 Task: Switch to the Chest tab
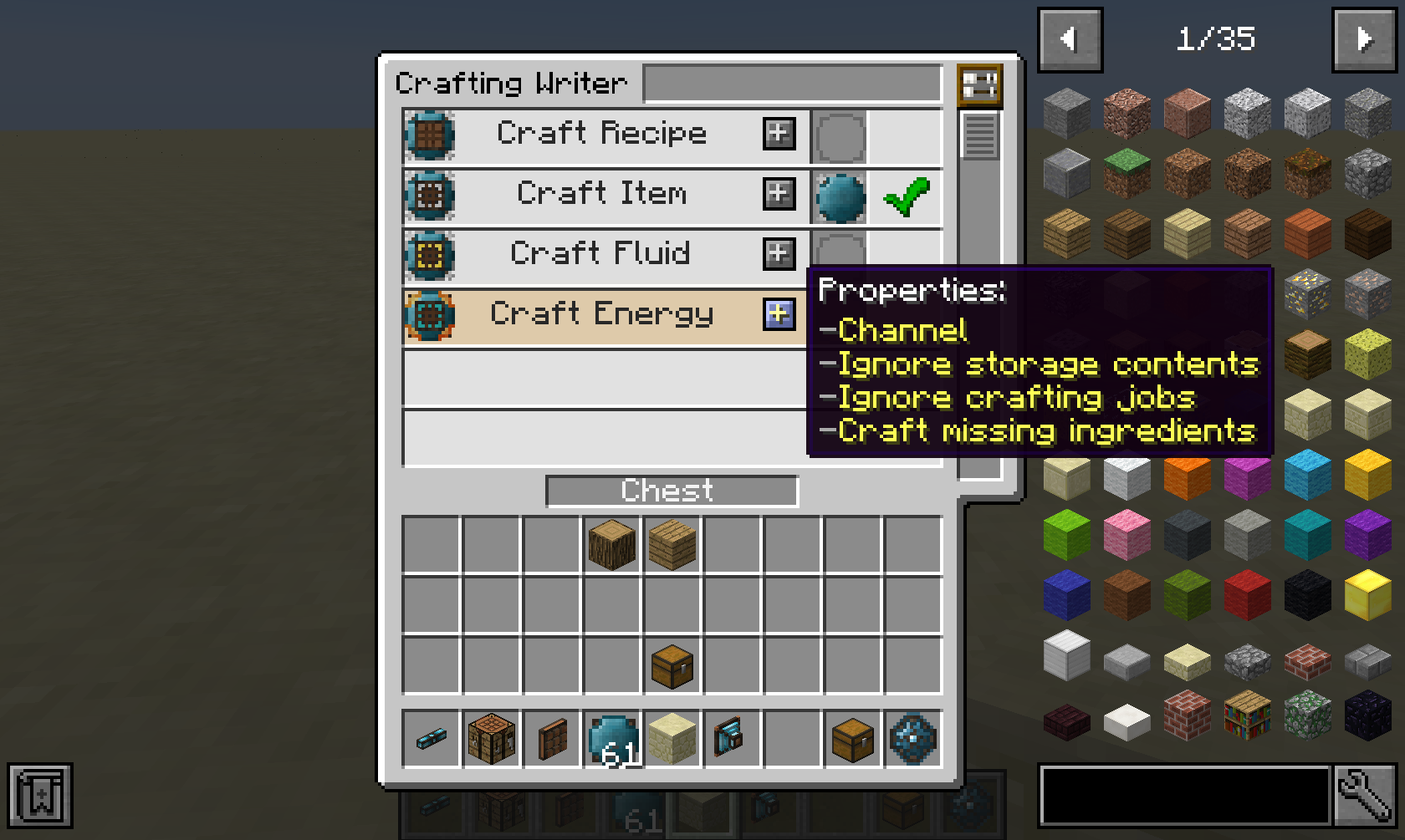(x=671, y=491)
